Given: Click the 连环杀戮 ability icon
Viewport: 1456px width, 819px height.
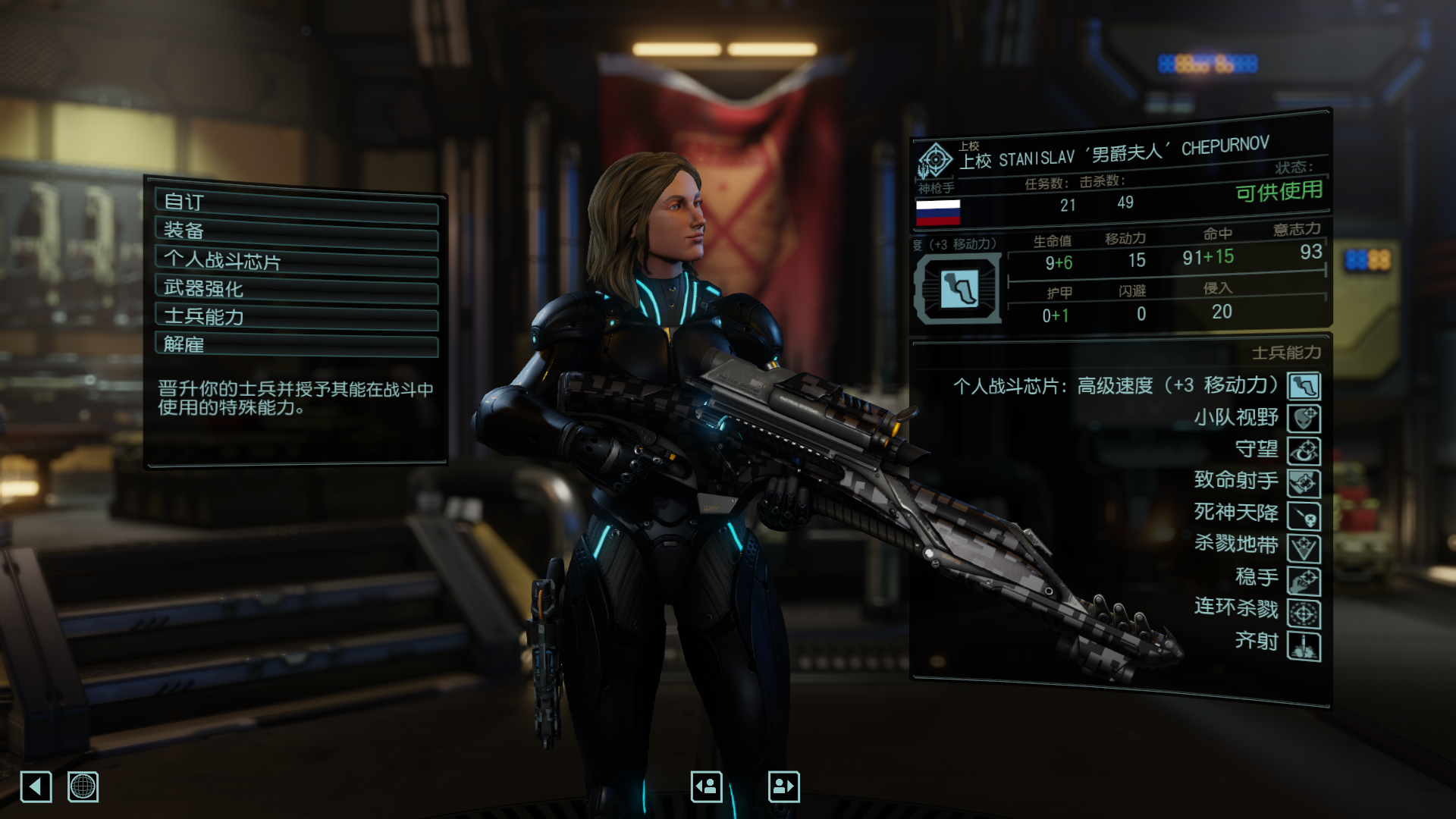Looking at the screenshot, I should 1303,610.
